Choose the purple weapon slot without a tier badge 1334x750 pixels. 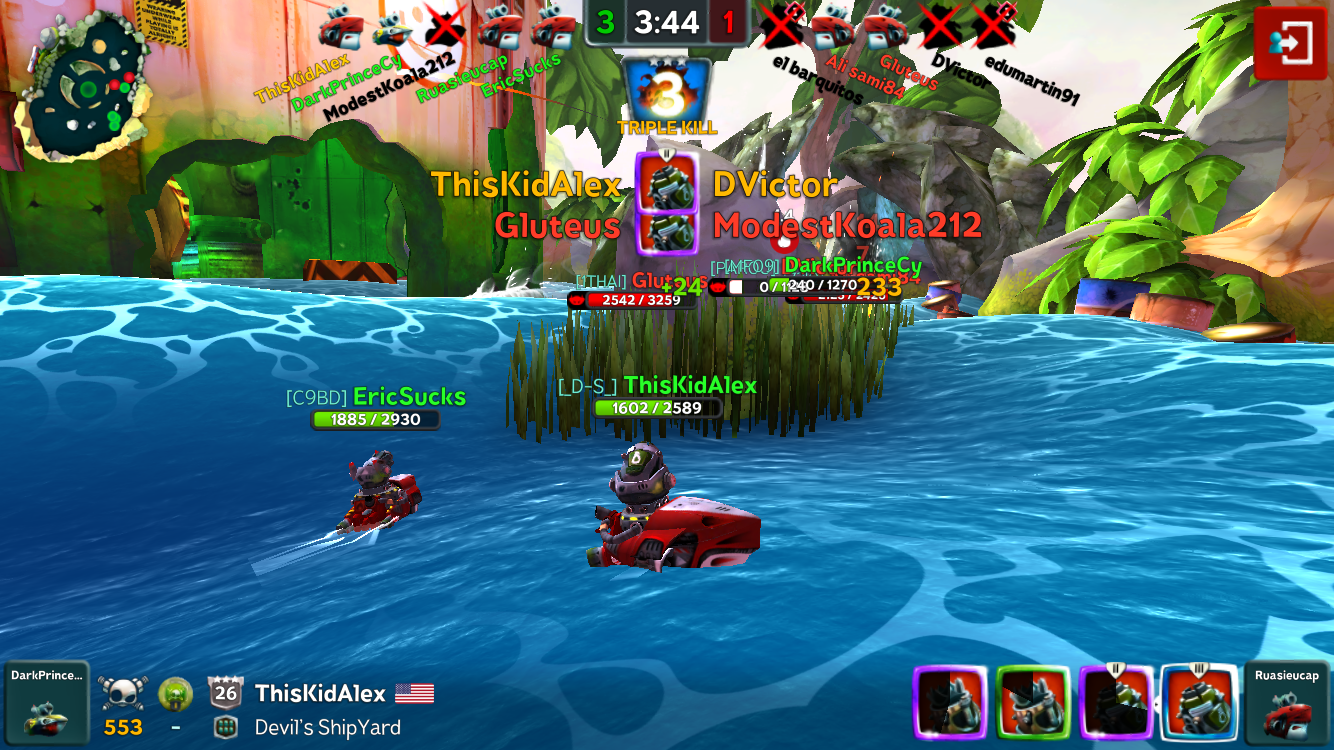pyautogui.click(x=950, y=702)
